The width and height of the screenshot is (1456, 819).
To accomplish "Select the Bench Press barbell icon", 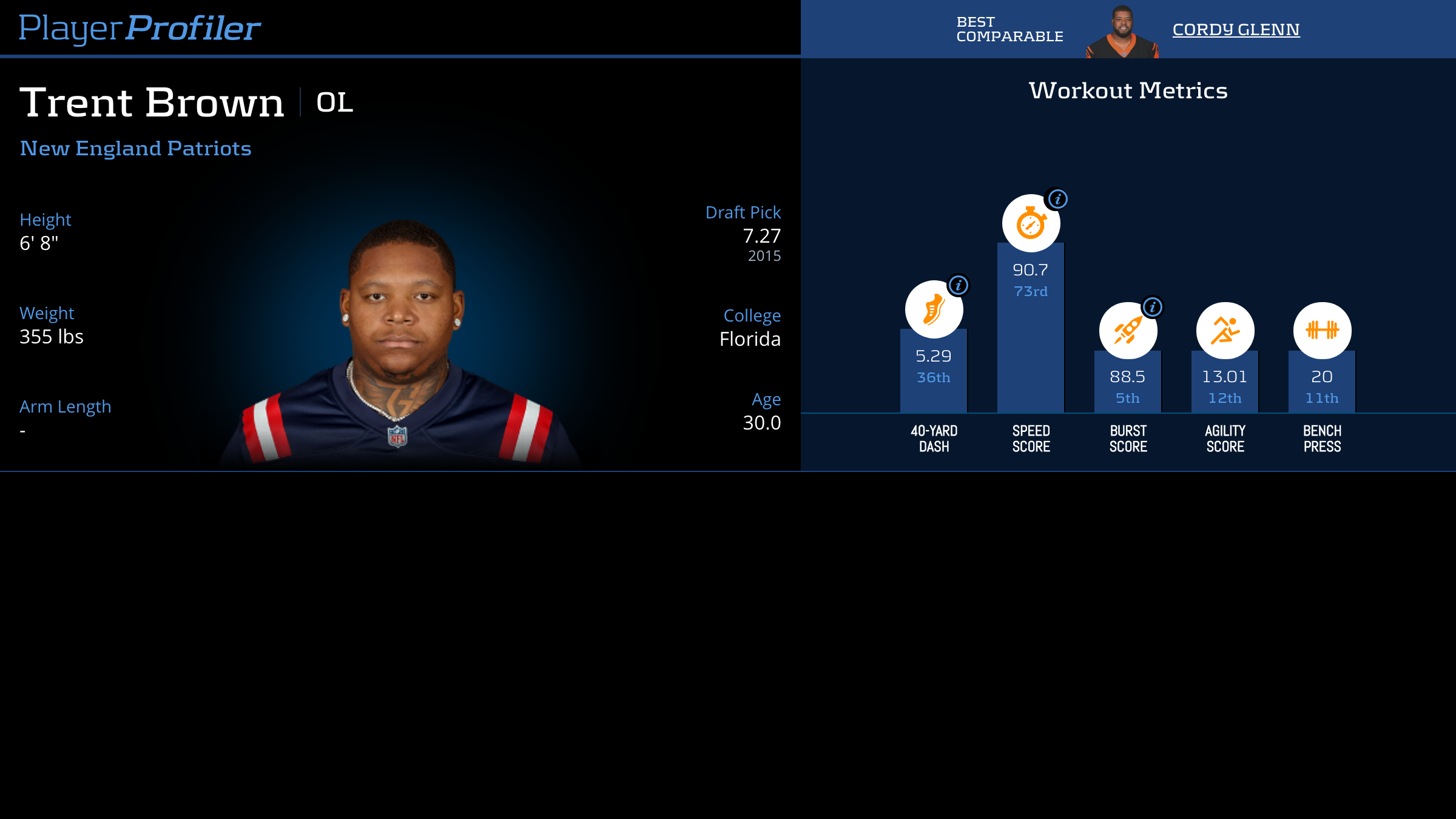I will tap(1322, 331).
